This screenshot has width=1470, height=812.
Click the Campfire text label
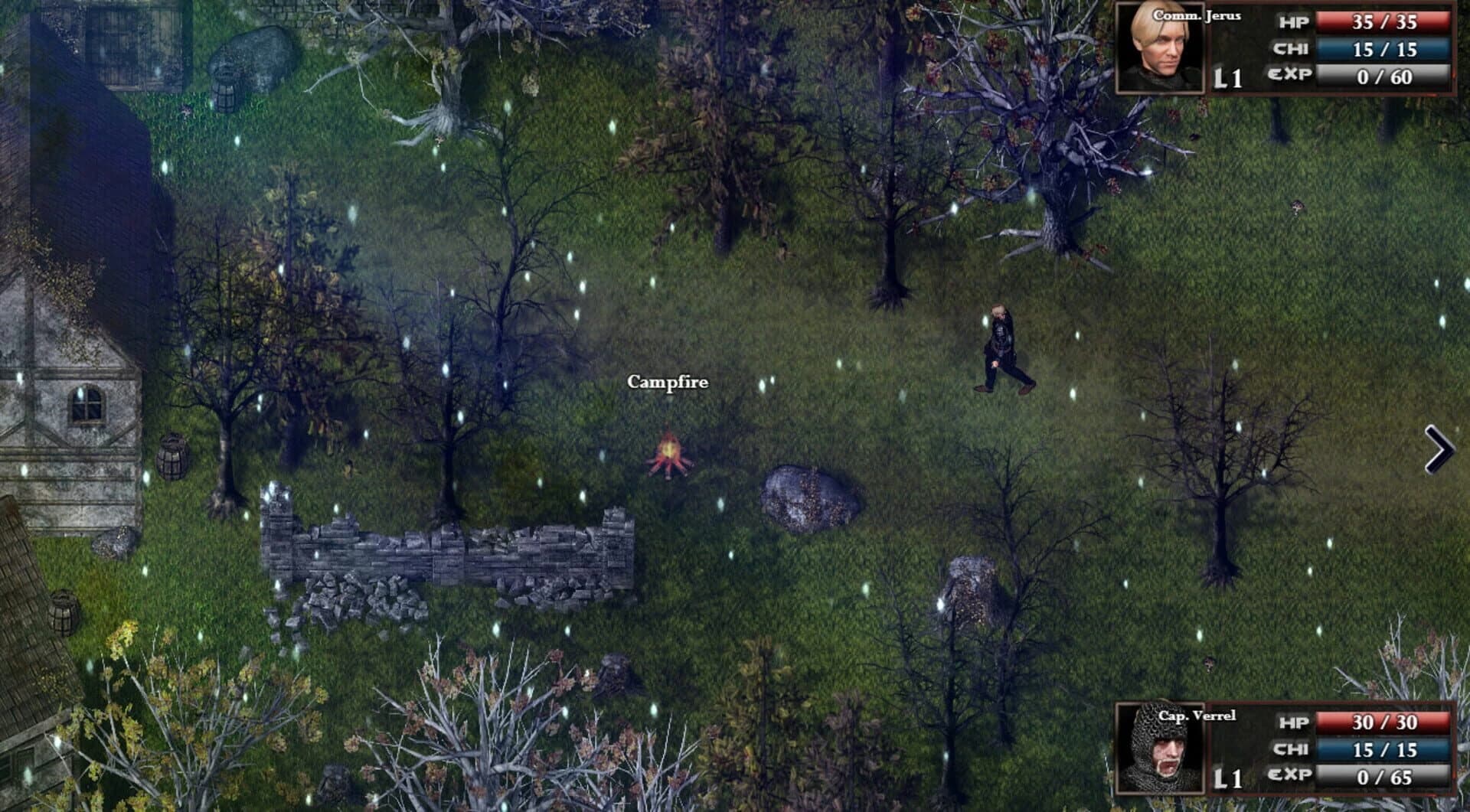click(667, 381)
